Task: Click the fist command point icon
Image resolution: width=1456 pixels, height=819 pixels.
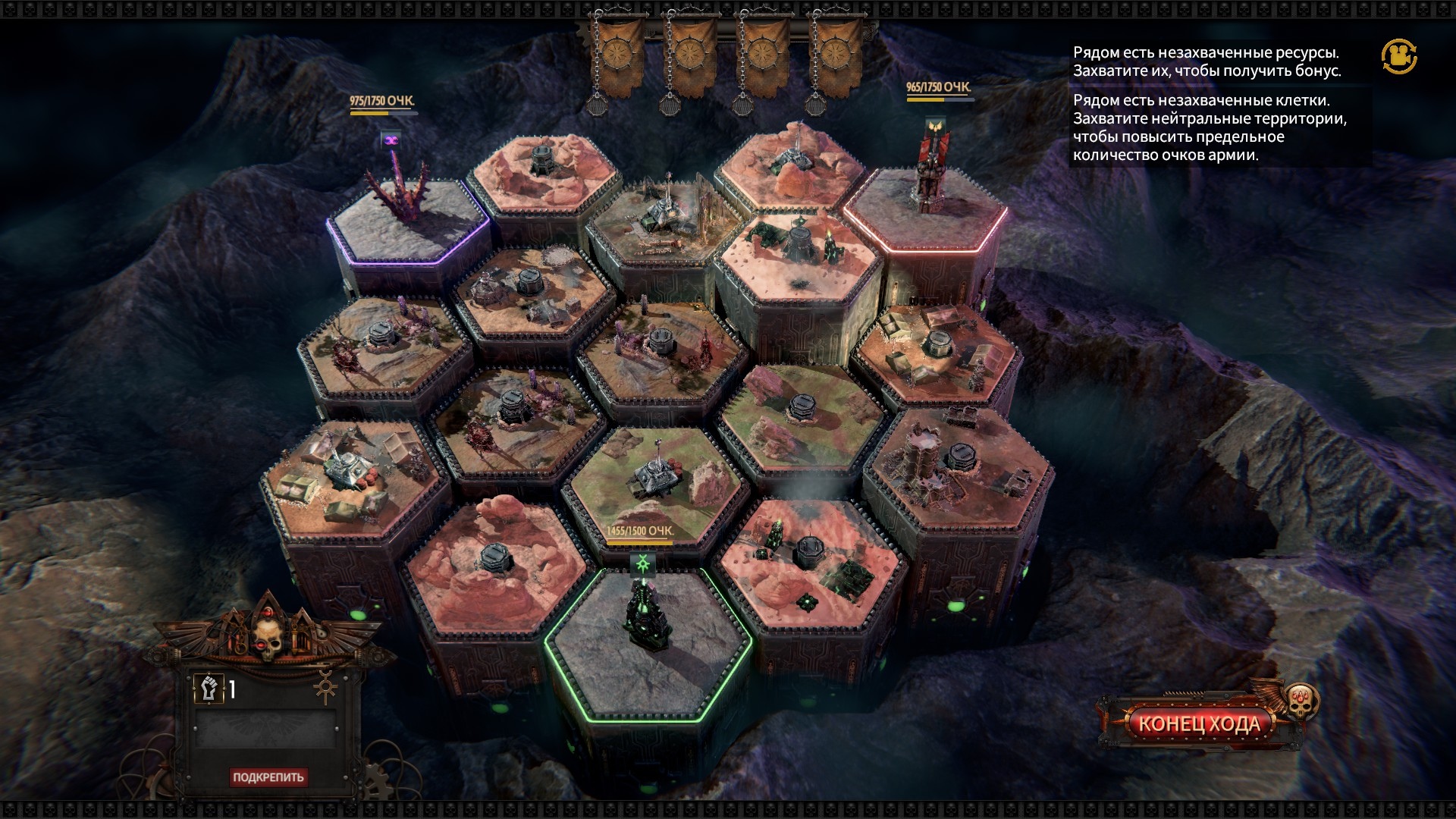Action: click(x=207, y=689)
